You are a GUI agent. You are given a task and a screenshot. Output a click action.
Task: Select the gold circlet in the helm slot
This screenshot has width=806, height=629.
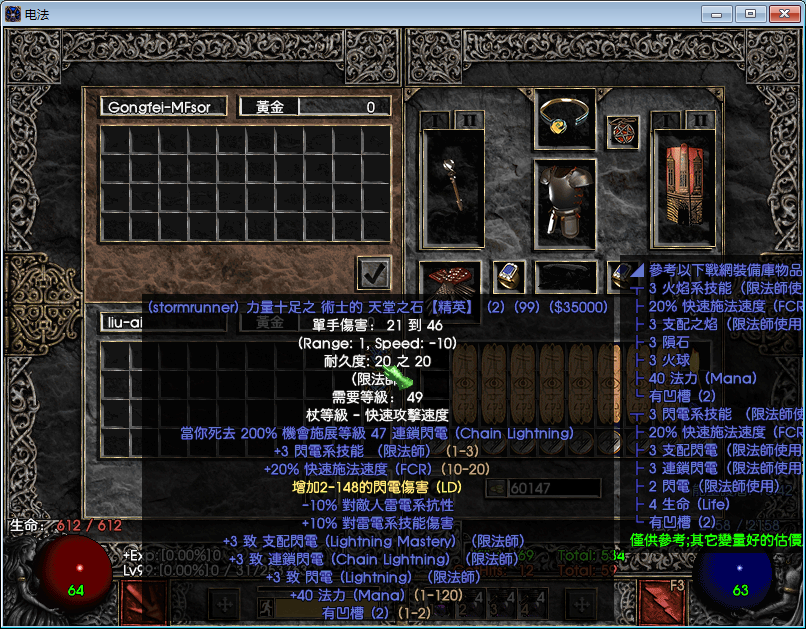pos(566,119)
